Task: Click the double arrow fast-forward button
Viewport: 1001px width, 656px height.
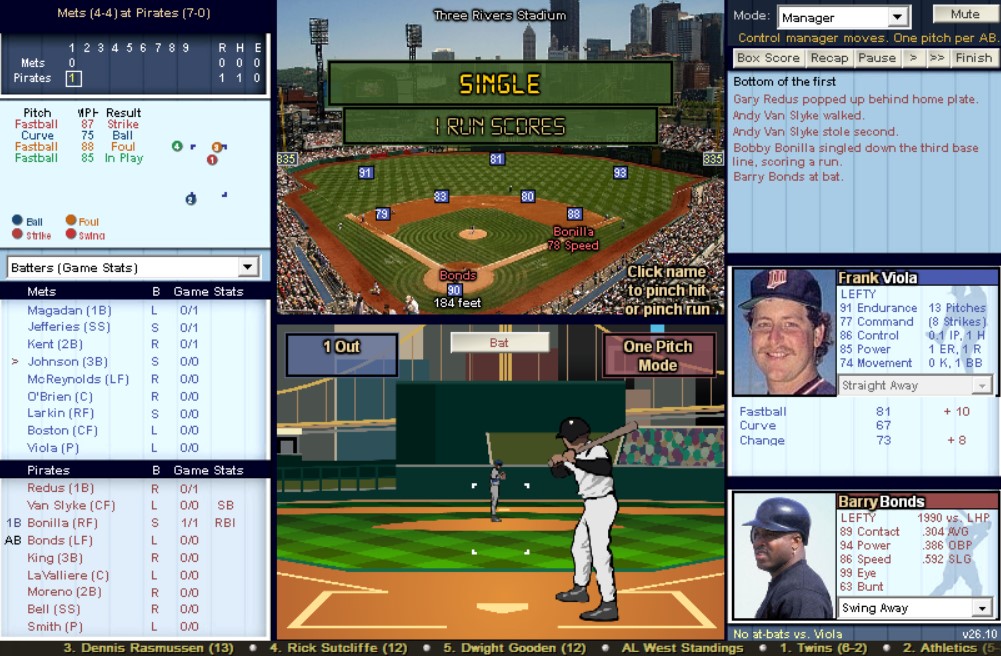Action: 936,58
